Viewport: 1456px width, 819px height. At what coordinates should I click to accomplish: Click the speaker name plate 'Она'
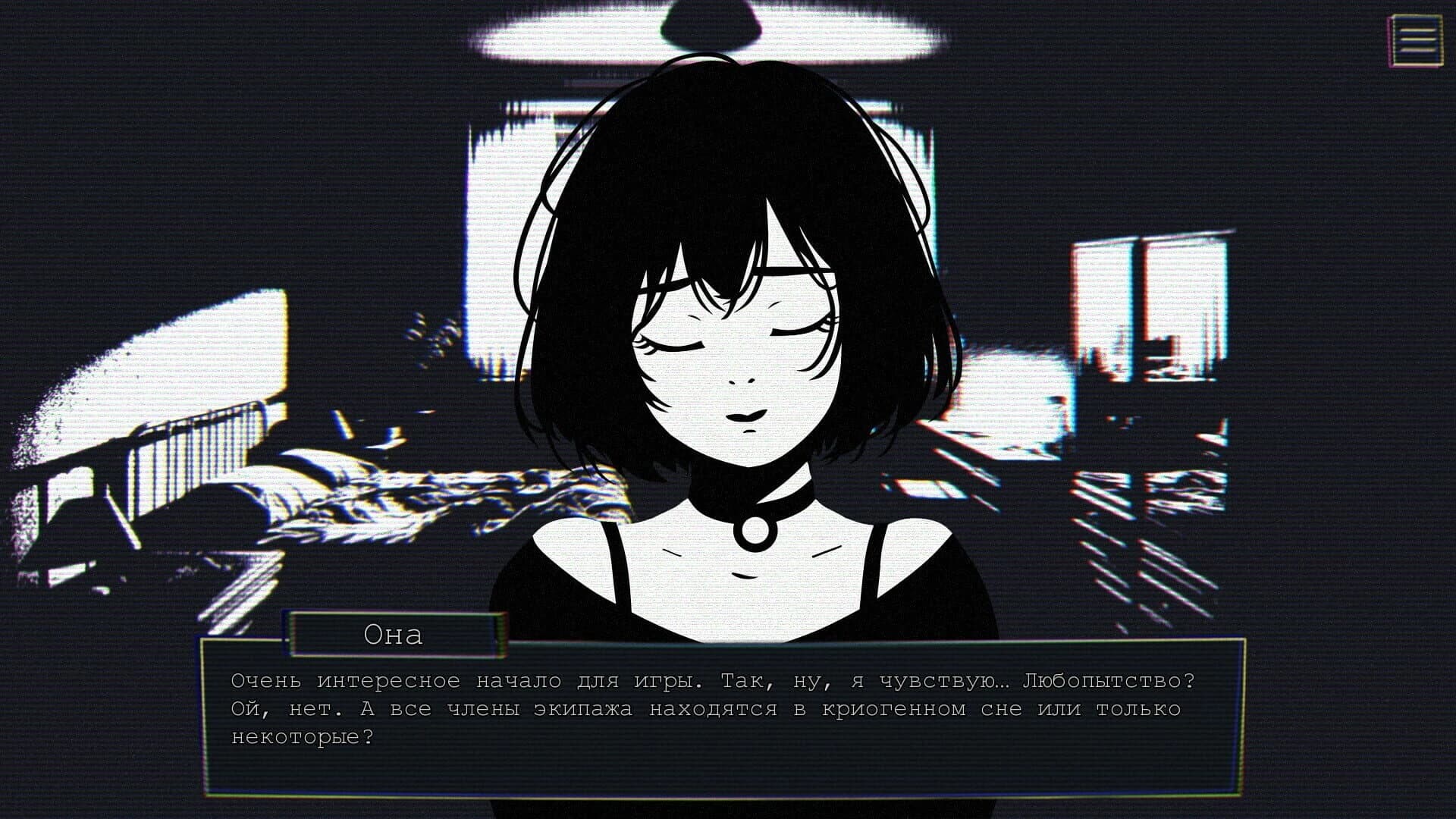pyautogui.click(x=396, y=635)
